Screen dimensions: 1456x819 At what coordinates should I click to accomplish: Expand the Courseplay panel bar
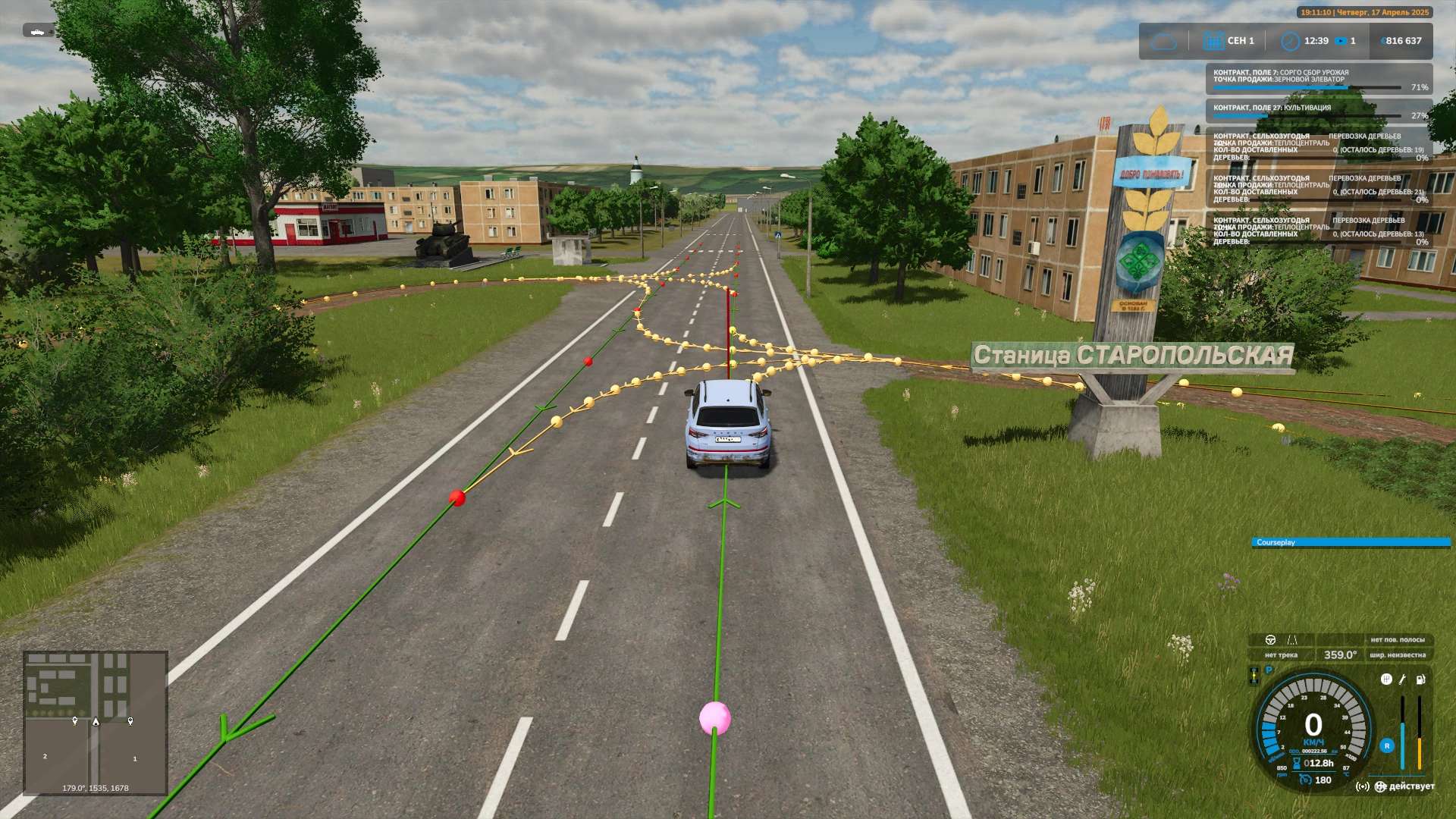point(1350,542)
